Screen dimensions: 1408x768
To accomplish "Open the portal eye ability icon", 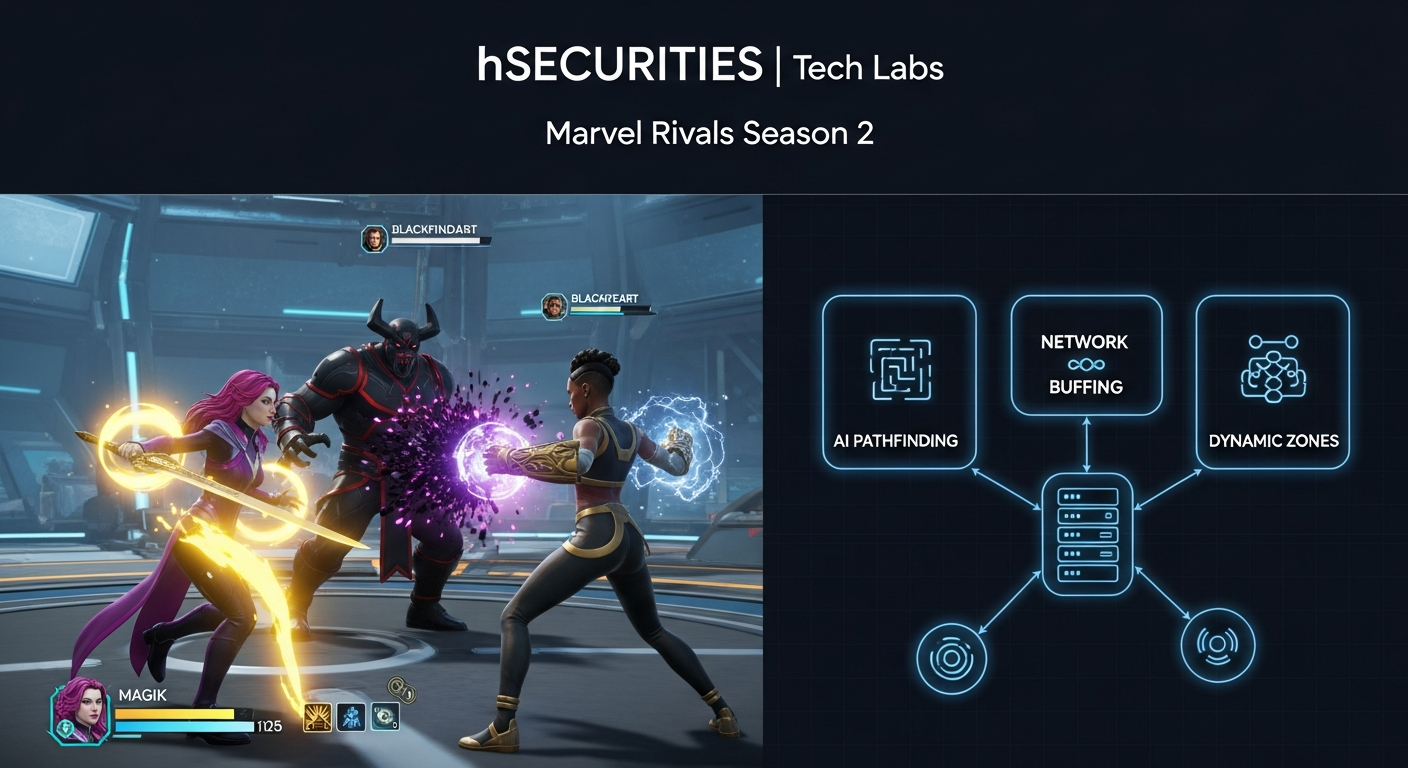I will point(385,716).
